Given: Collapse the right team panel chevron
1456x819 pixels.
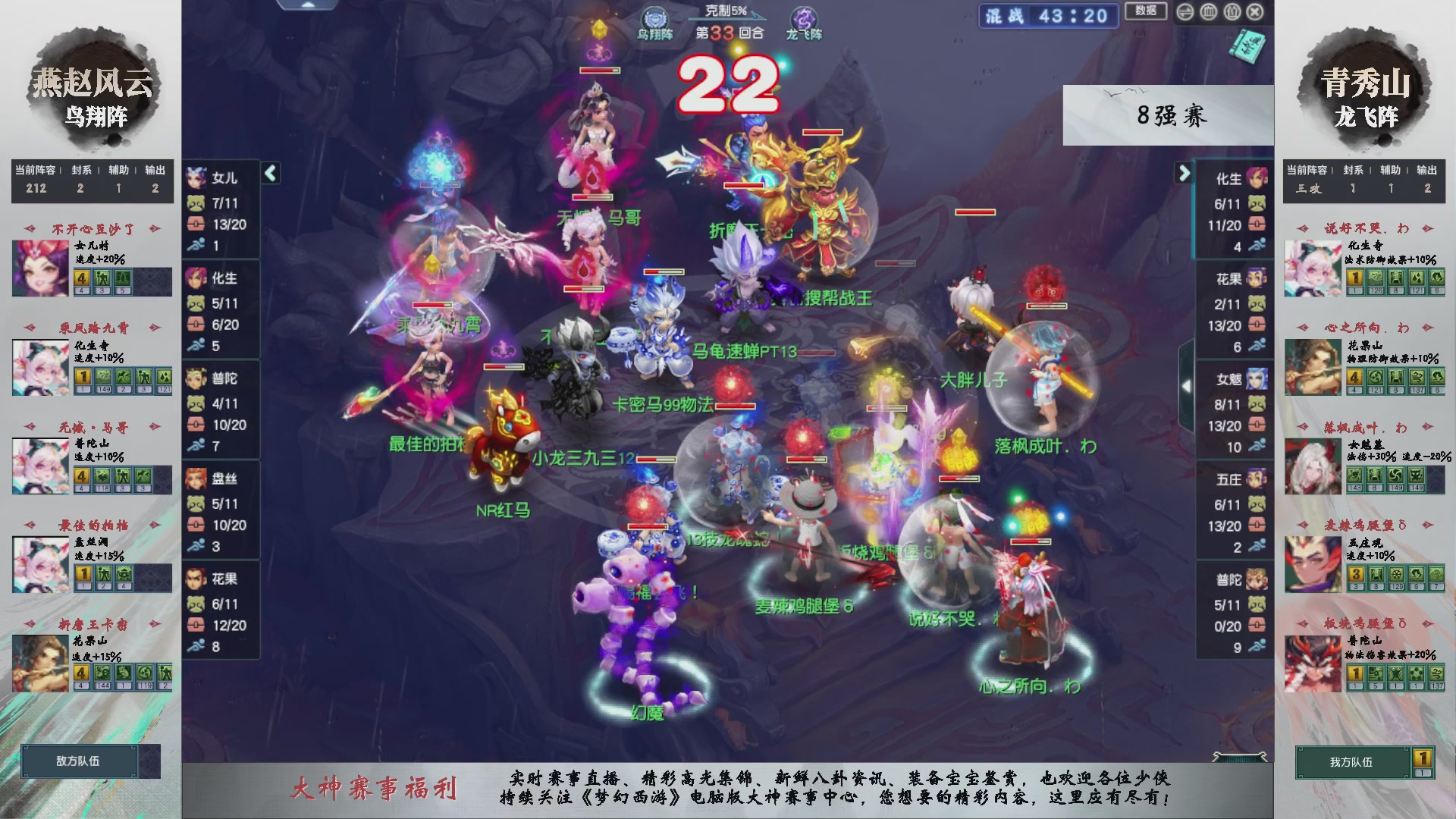Looking at the screenshot, I should click(x=1184, y=173).
